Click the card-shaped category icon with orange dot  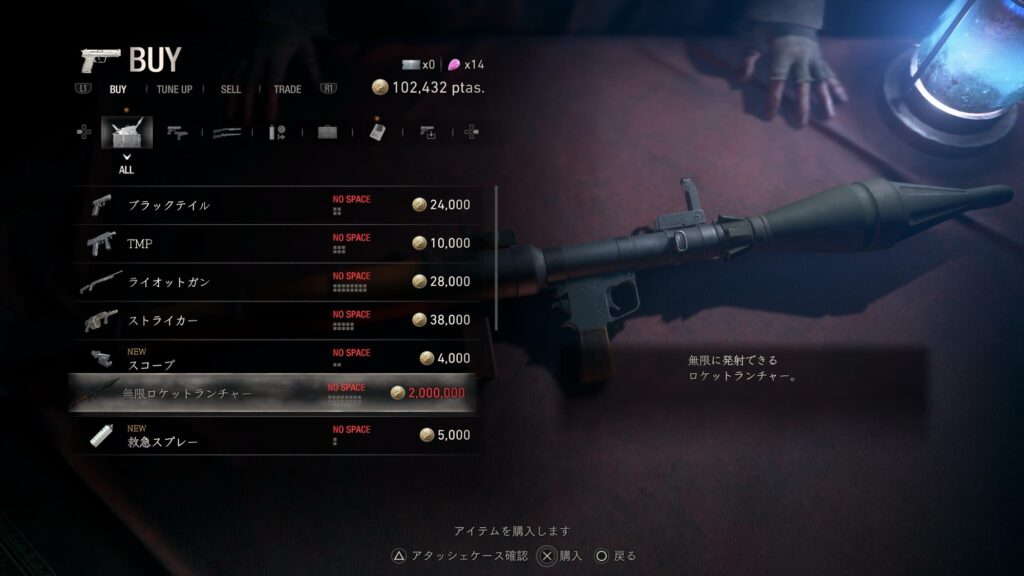377,132
